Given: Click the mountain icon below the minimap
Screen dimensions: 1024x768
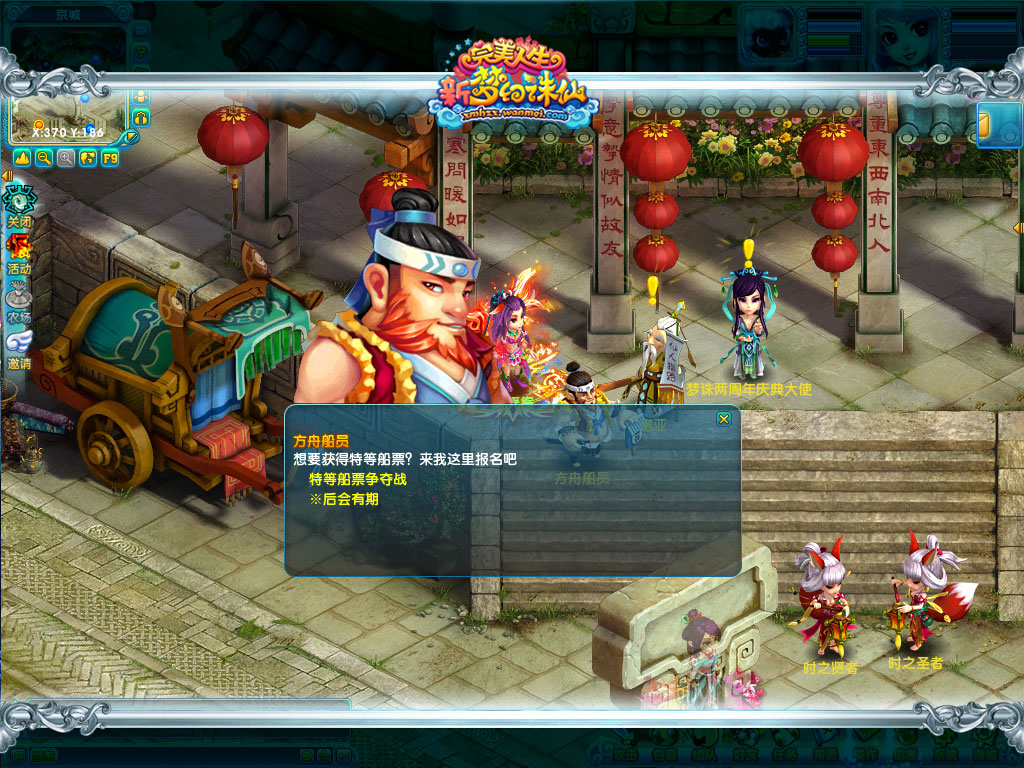Looking at the screenshot, I should click(x=22, y=158).
